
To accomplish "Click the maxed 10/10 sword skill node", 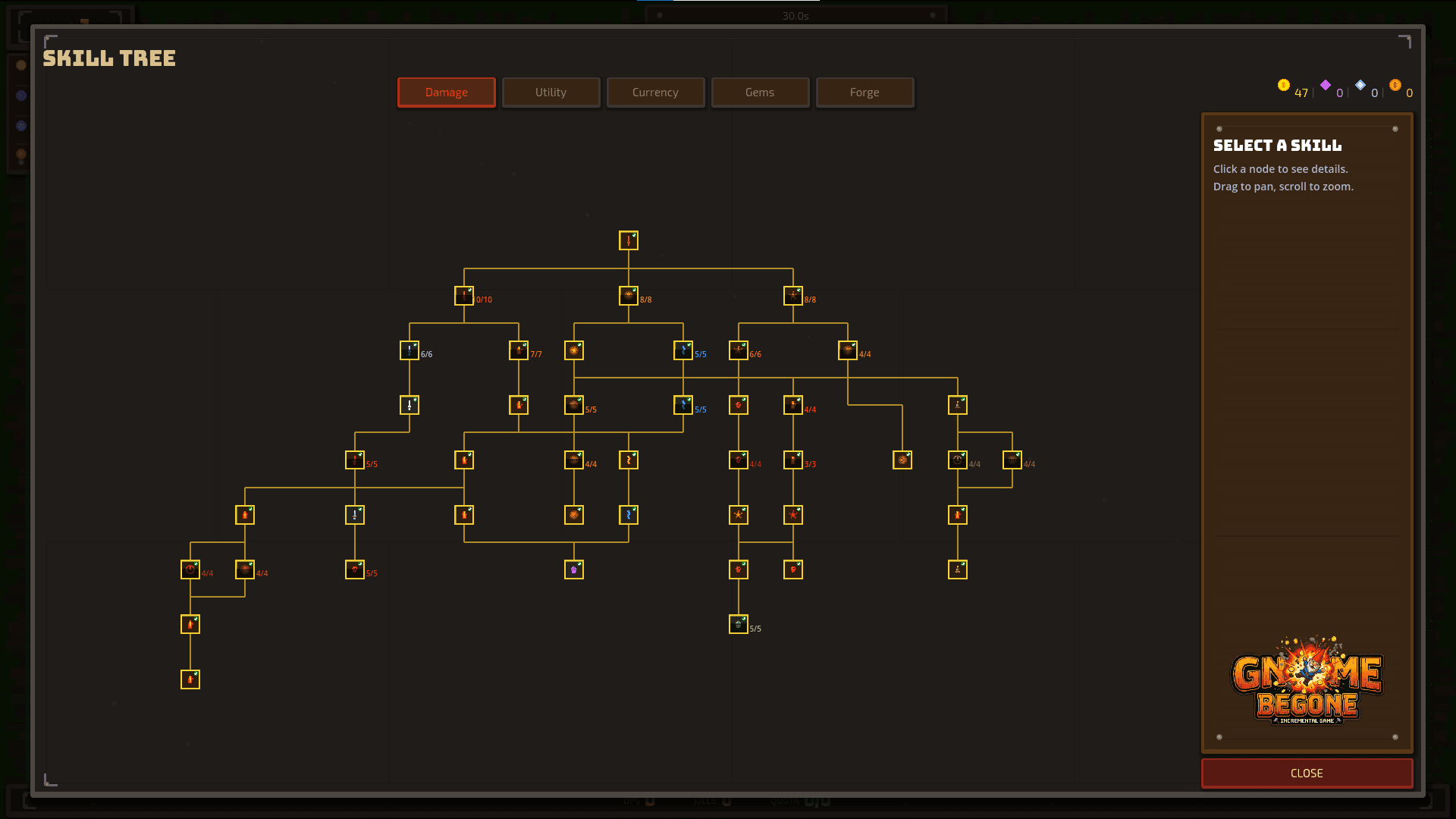I will [x=464, y=296].
